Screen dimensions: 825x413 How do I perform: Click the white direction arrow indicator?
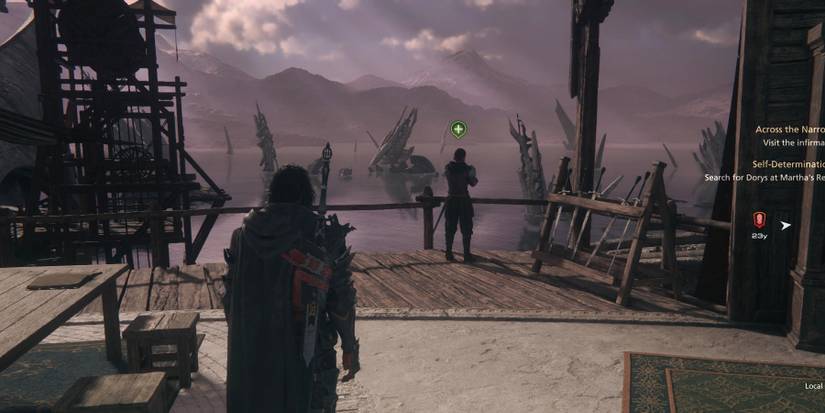pos(786,225)
